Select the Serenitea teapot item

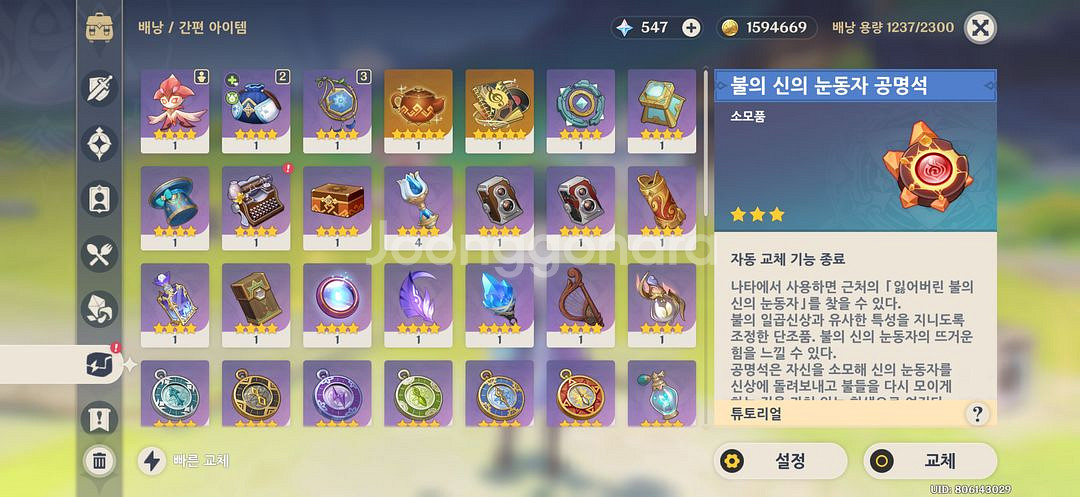click(418, 103)
